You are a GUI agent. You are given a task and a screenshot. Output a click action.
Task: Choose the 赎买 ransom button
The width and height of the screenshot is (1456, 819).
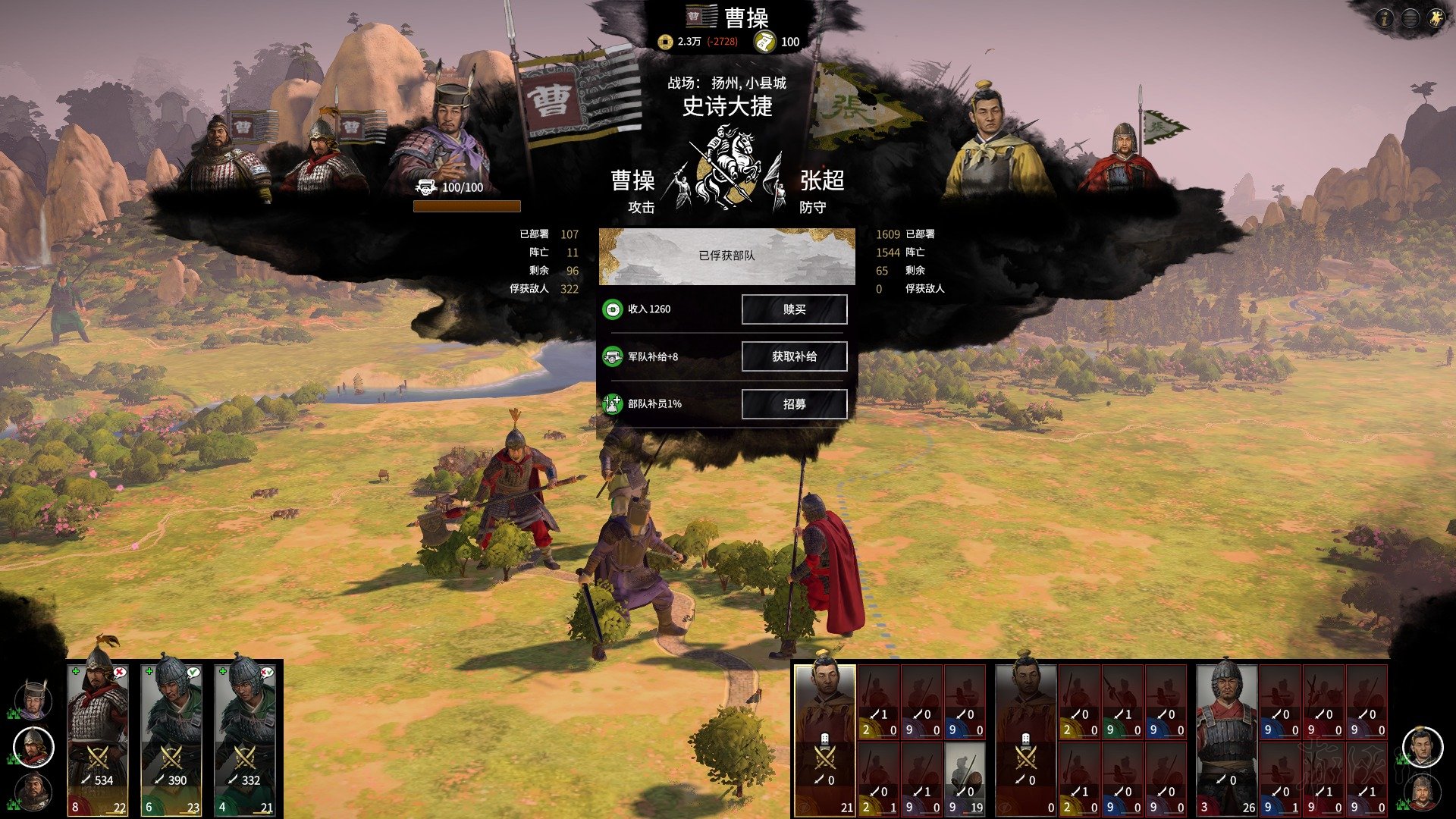click(794, 309)
